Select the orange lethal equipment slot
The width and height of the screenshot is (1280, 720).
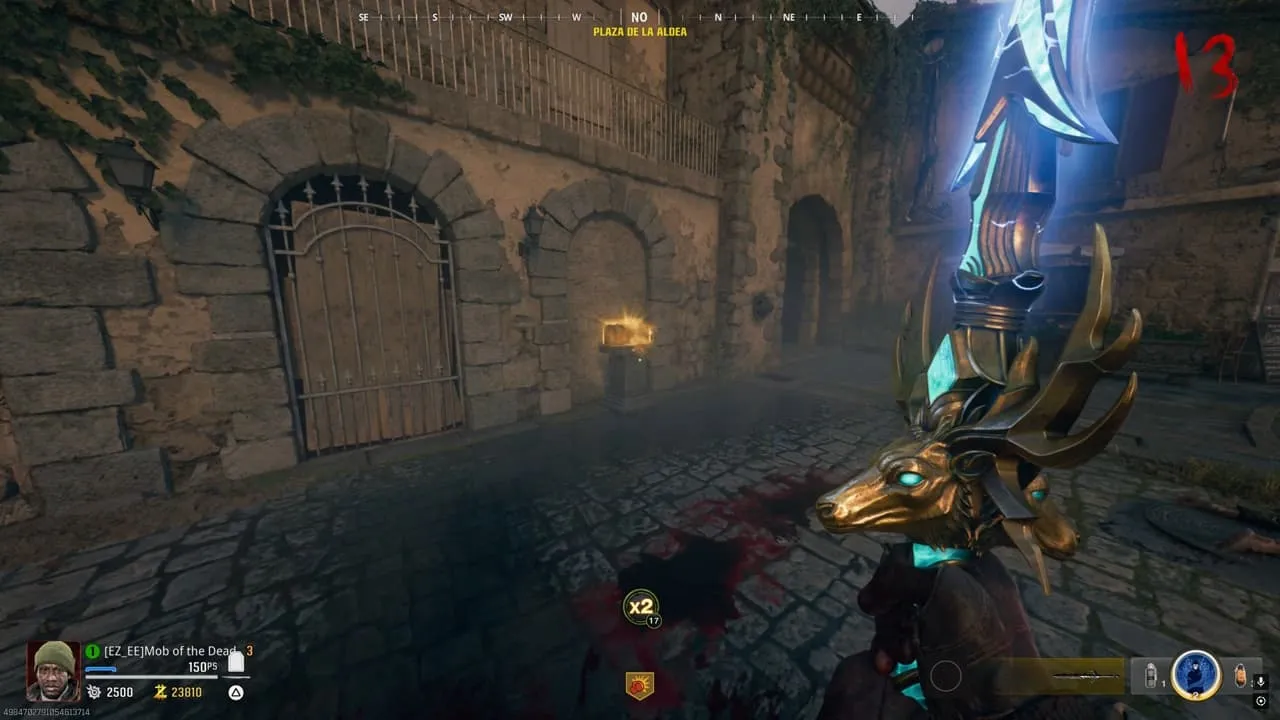point(1240,676)
